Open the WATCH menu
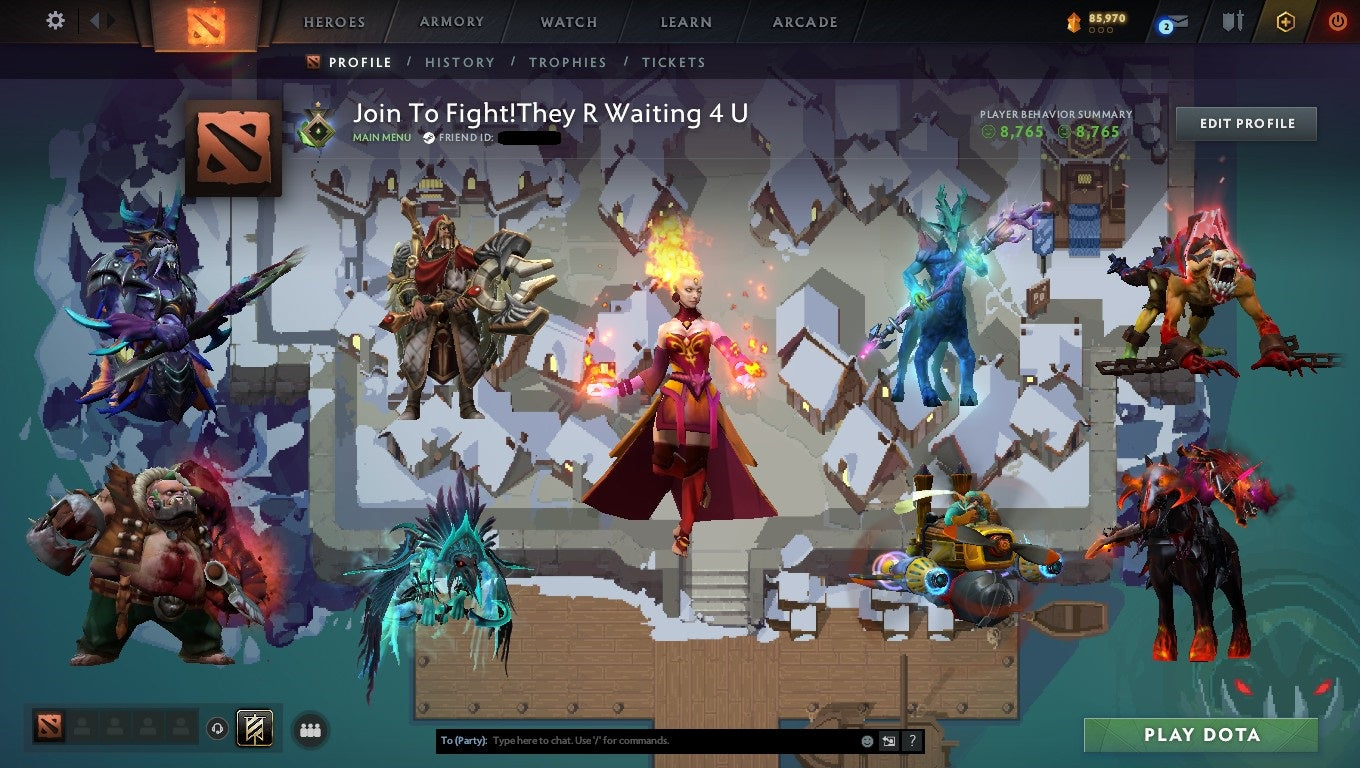The height and width of the screenshot is (768, 1360). pyautogui.click(x=568, y=21)
